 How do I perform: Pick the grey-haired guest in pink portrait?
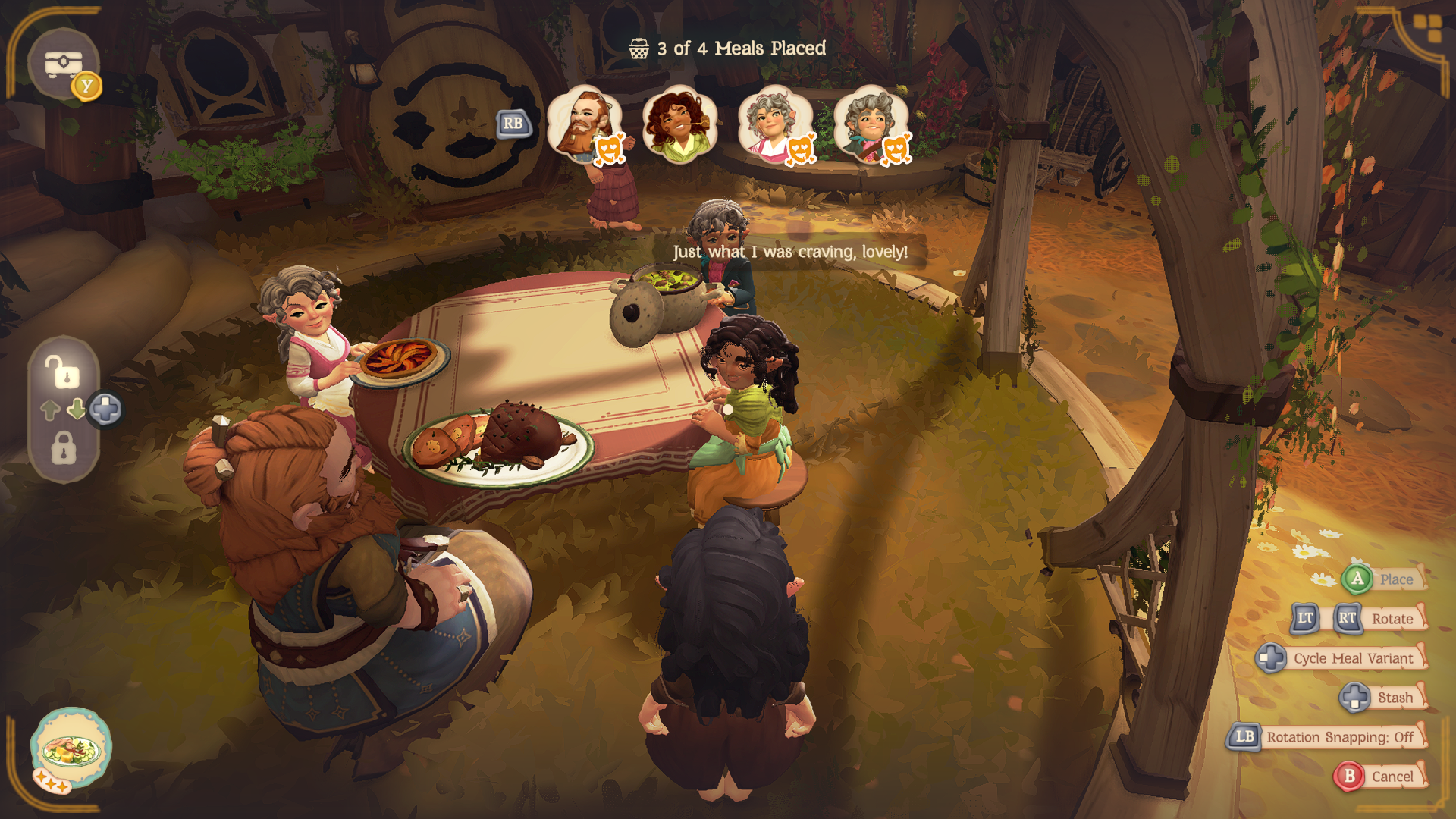[774, 124]
